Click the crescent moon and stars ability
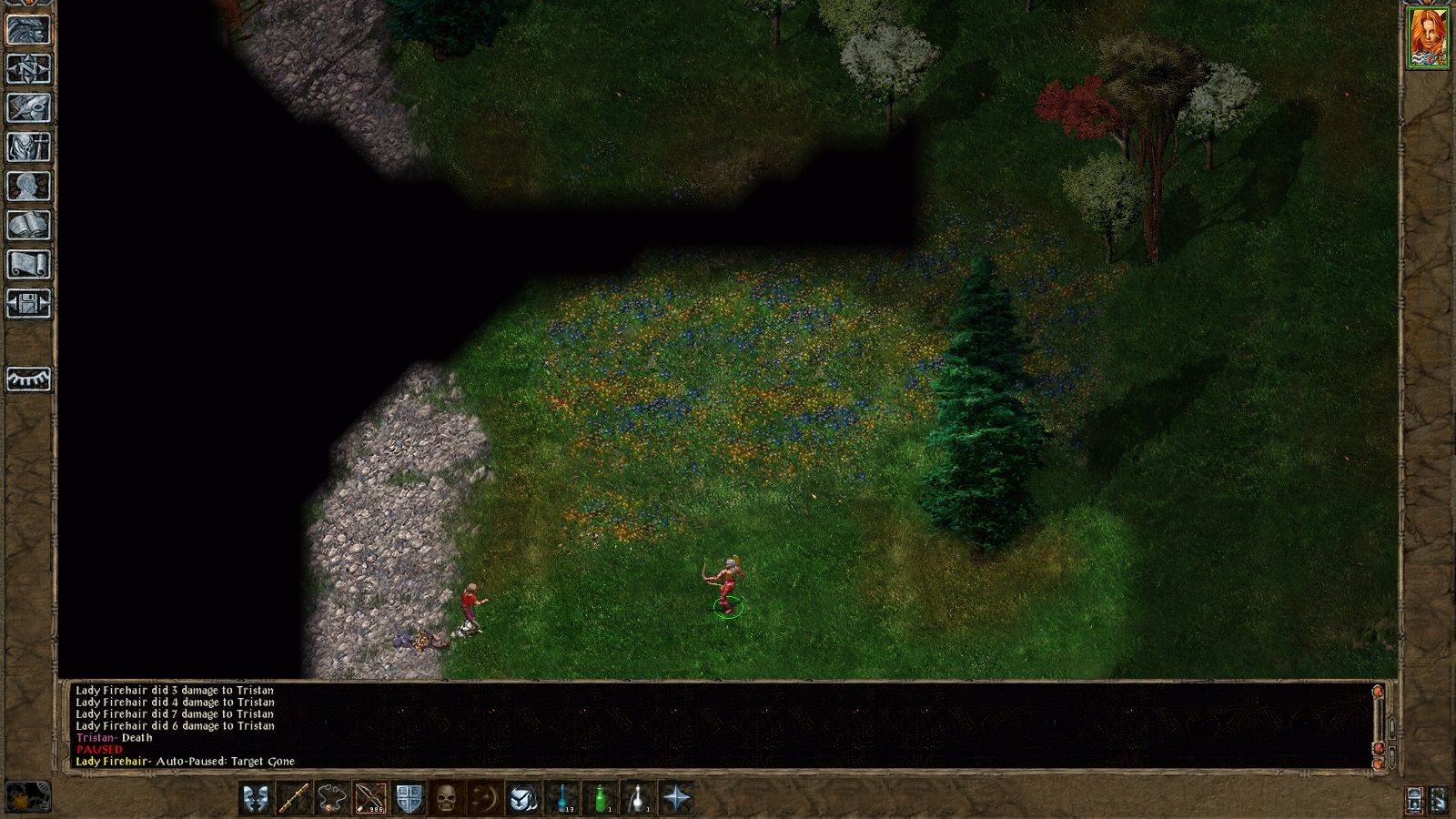The width and height of the screenshot is (1456, 819). pyautogui.click(x=485, y=799)
